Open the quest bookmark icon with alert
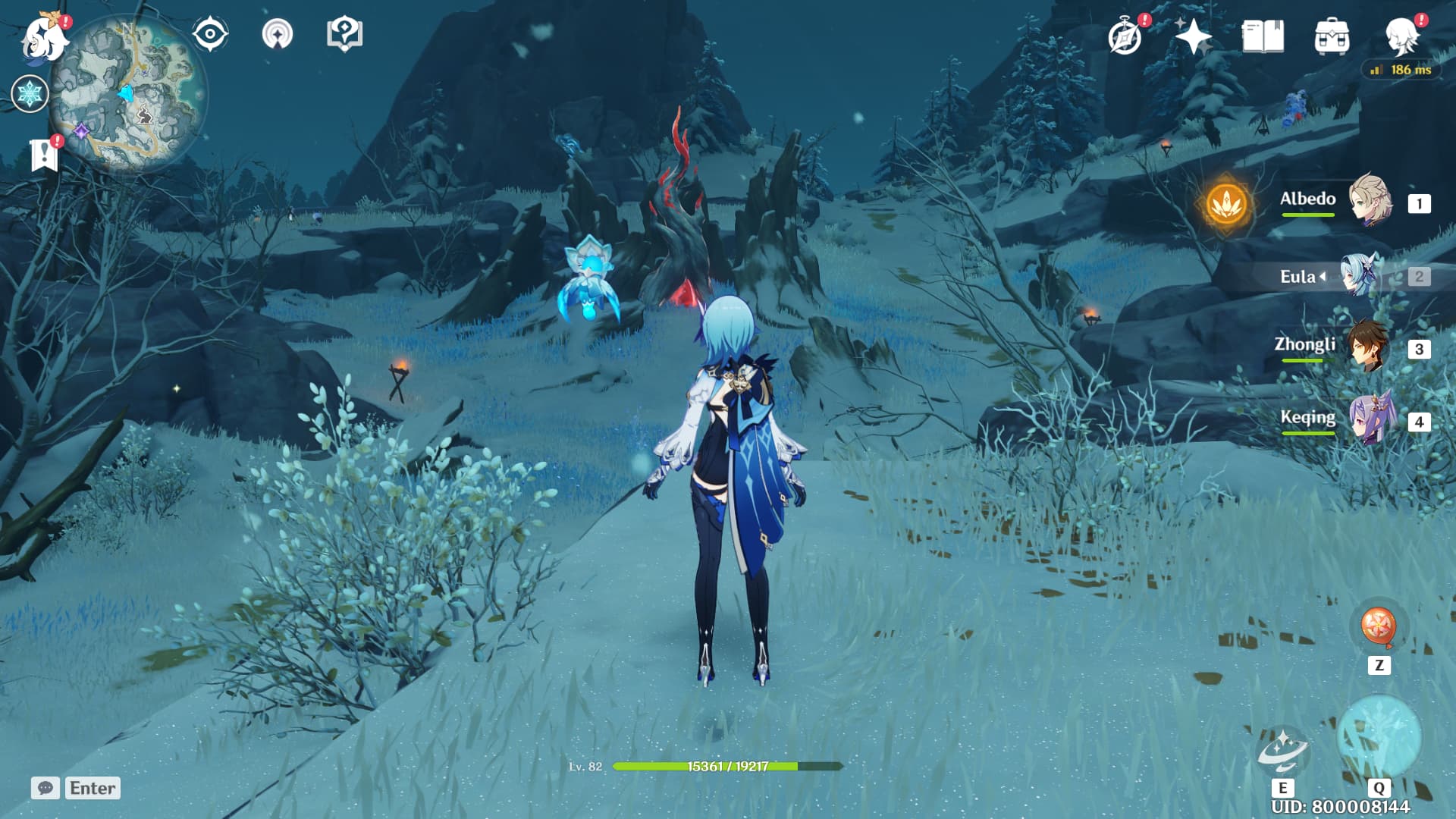 [44, 155]
